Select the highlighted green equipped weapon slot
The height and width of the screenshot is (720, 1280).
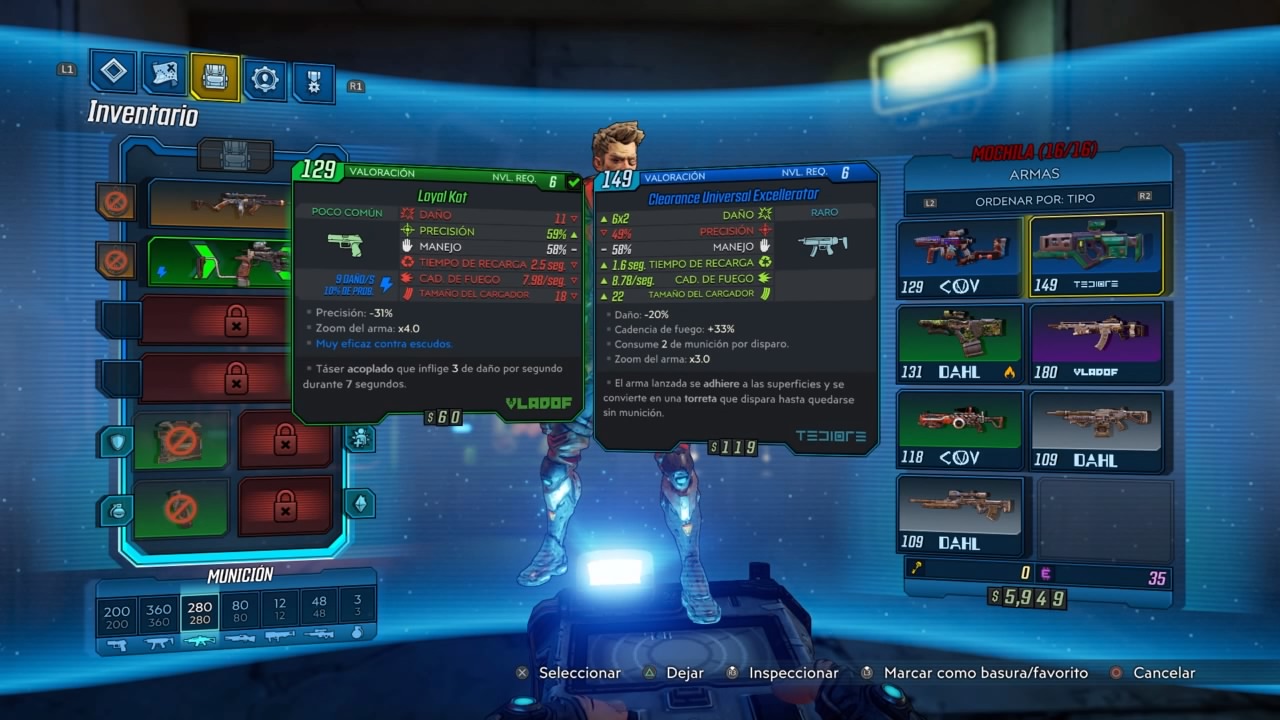220,262
